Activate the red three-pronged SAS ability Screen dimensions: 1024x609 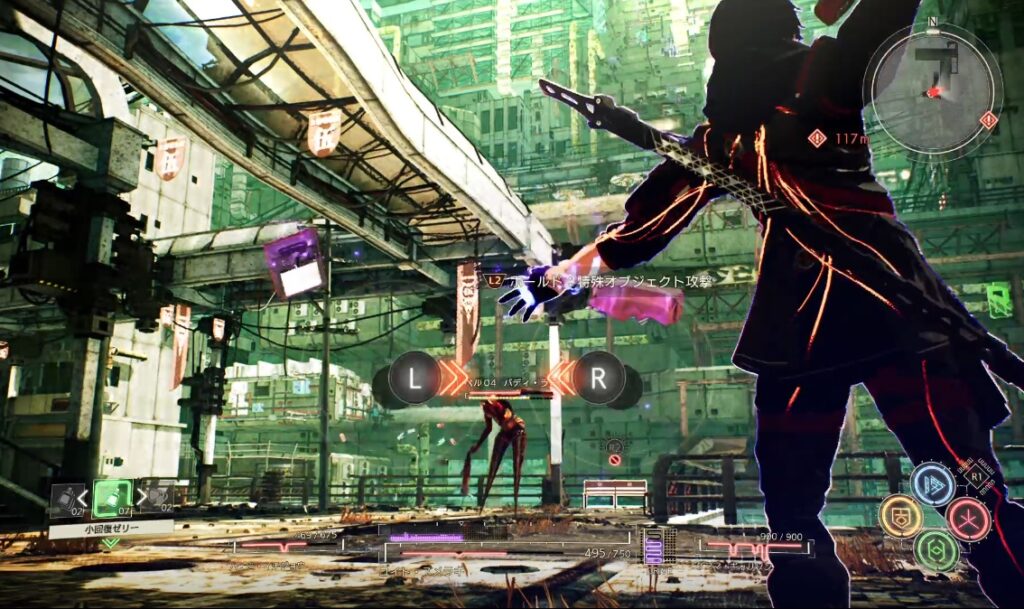(968, 518)
